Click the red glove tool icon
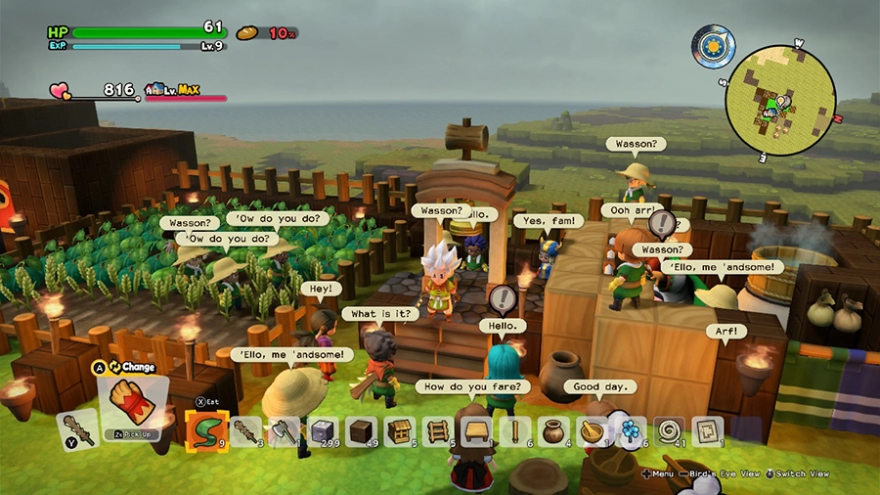Image resolution: width=880 pixels, height=495 pixels. [131, 400]
